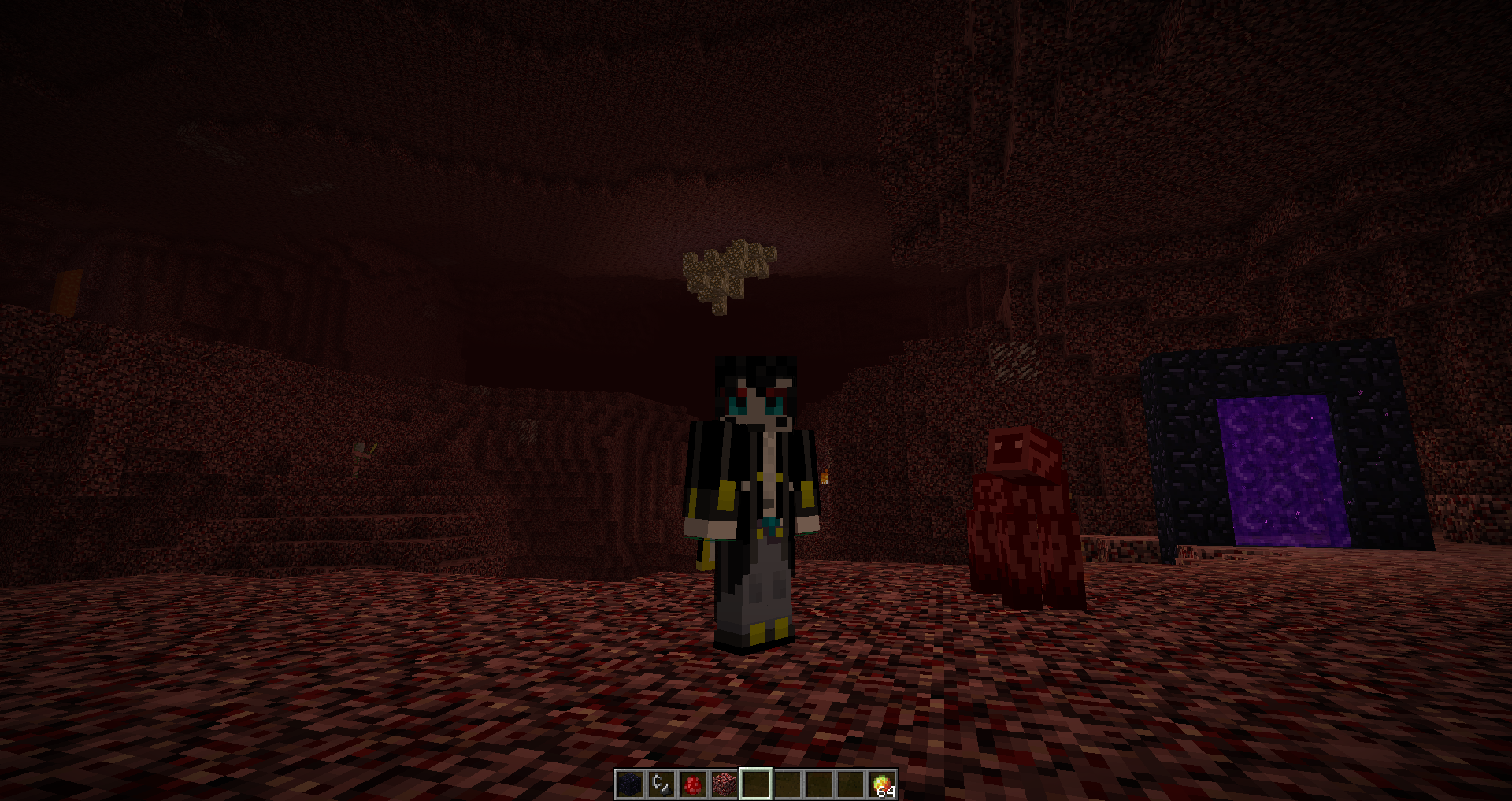Click the item count 64 label

pyautogui.click(x=888, y=792)
